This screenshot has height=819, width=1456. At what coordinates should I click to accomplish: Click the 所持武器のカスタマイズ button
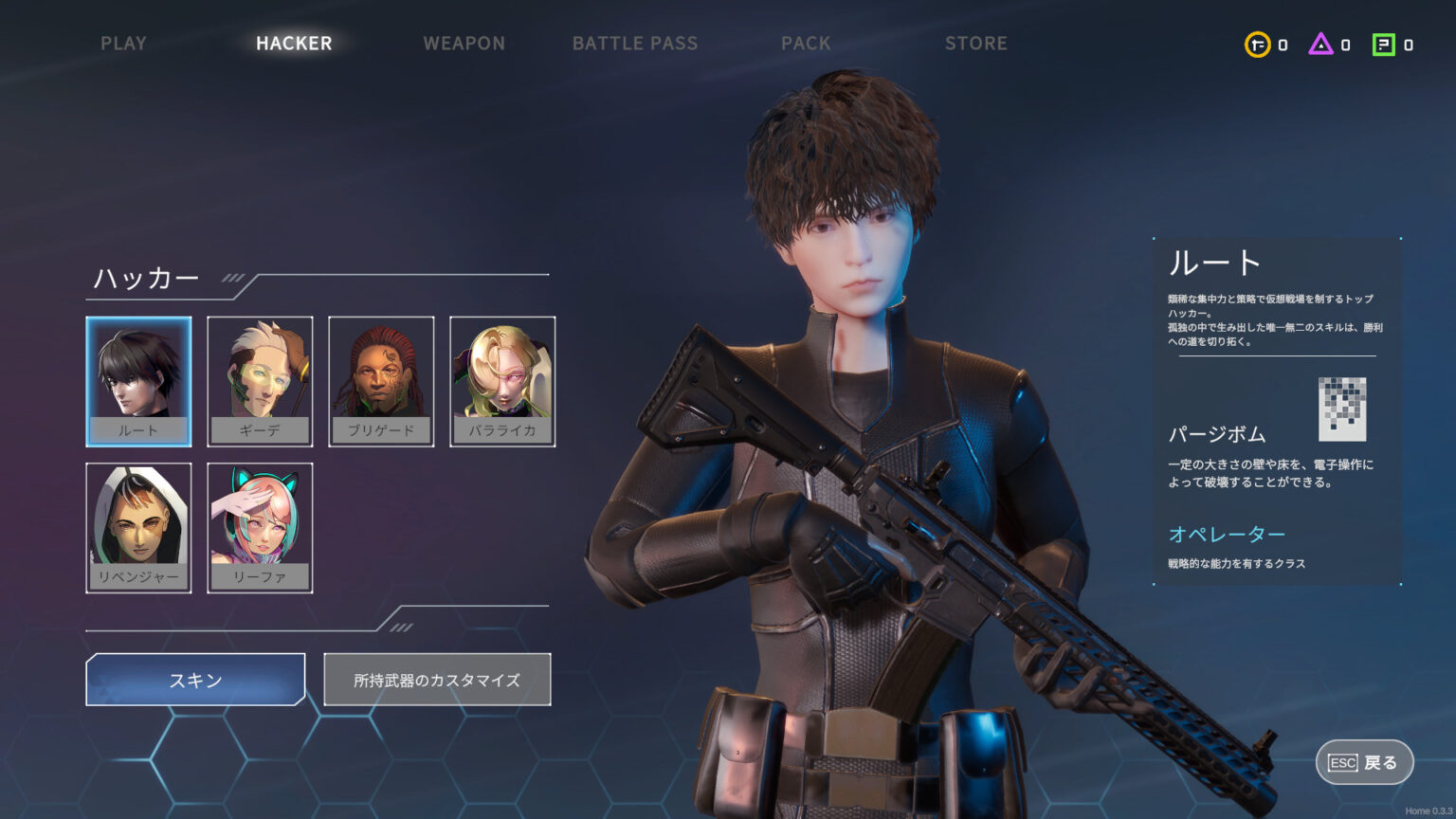(437, 680)
